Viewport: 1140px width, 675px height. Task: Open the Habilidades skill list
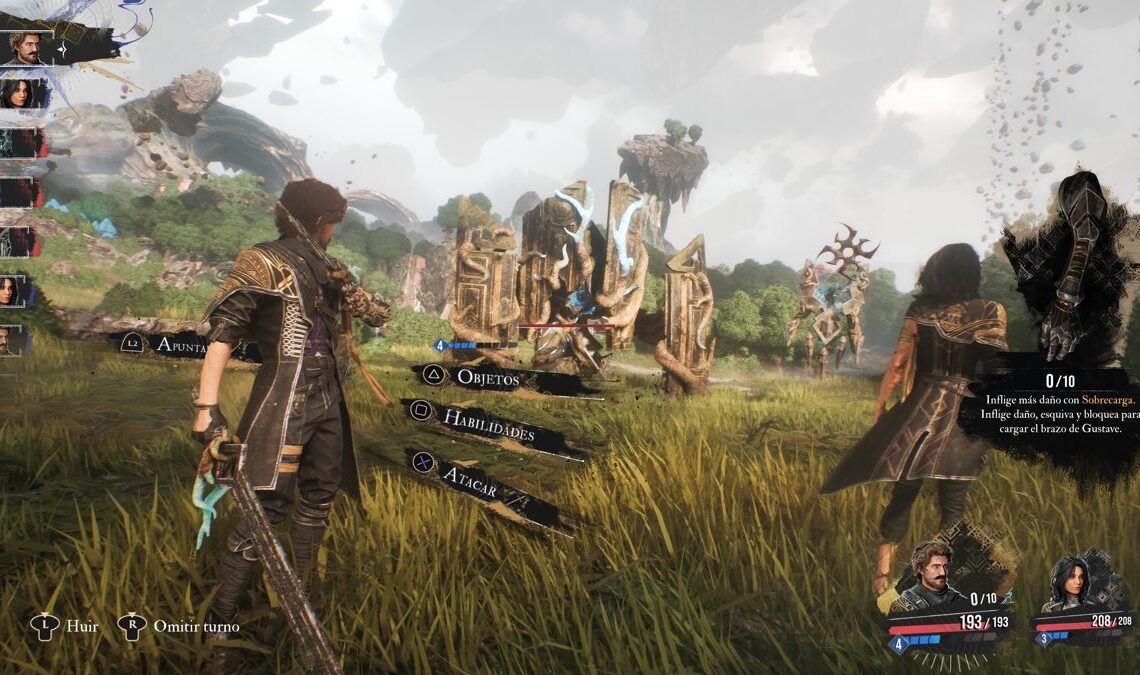(x=490, y=425)
